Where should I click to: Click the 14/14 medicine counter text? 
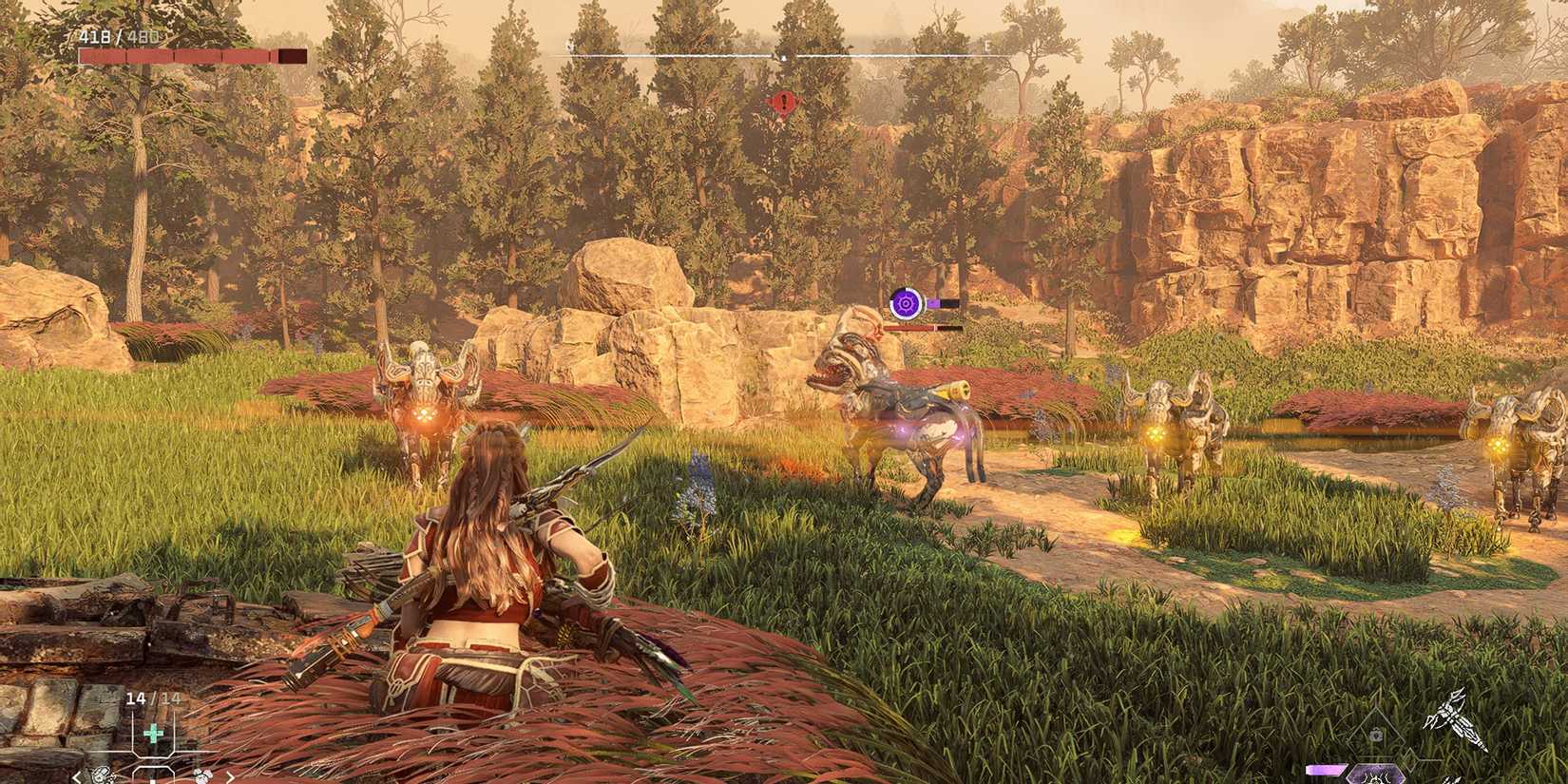[x=152, y=698]
